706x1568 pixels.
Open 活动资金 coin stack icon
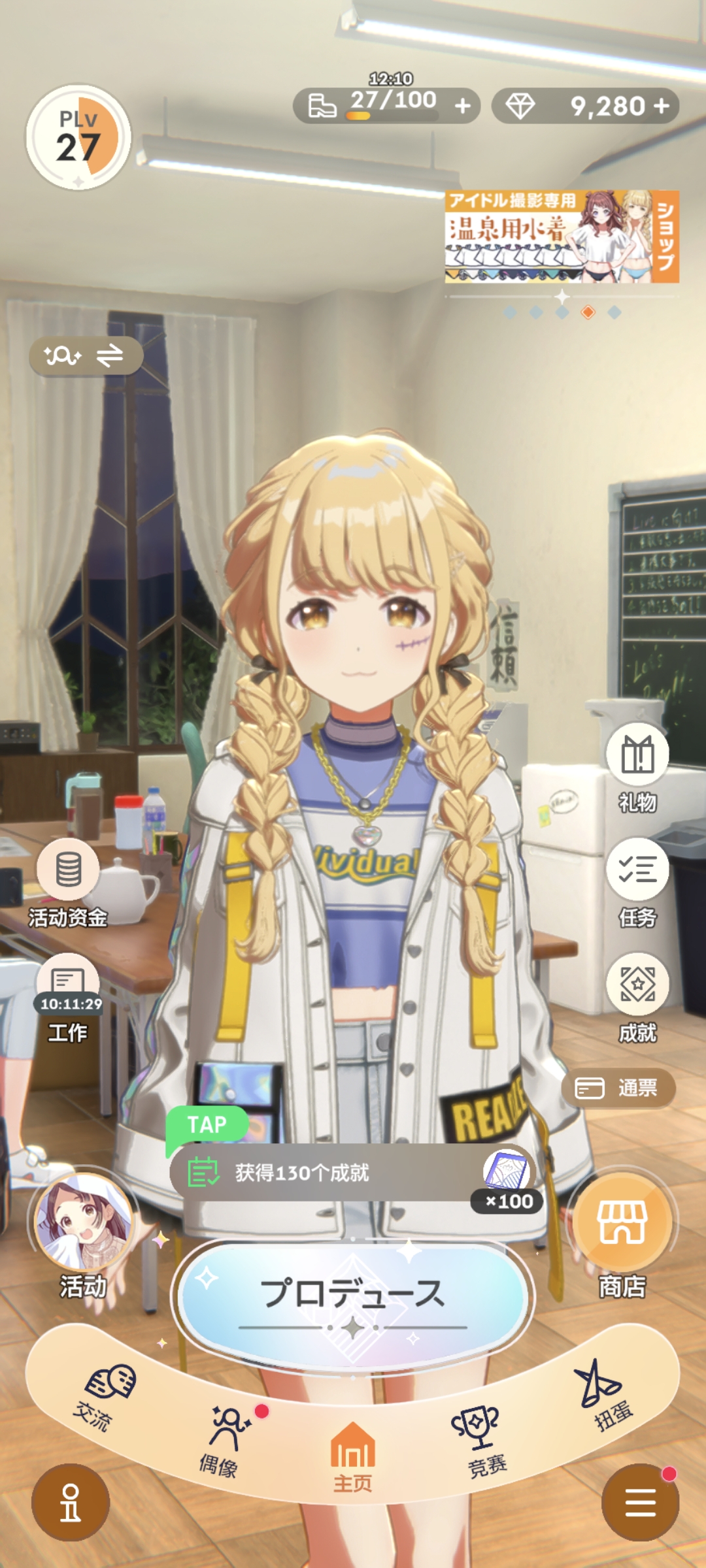(68, 870)
